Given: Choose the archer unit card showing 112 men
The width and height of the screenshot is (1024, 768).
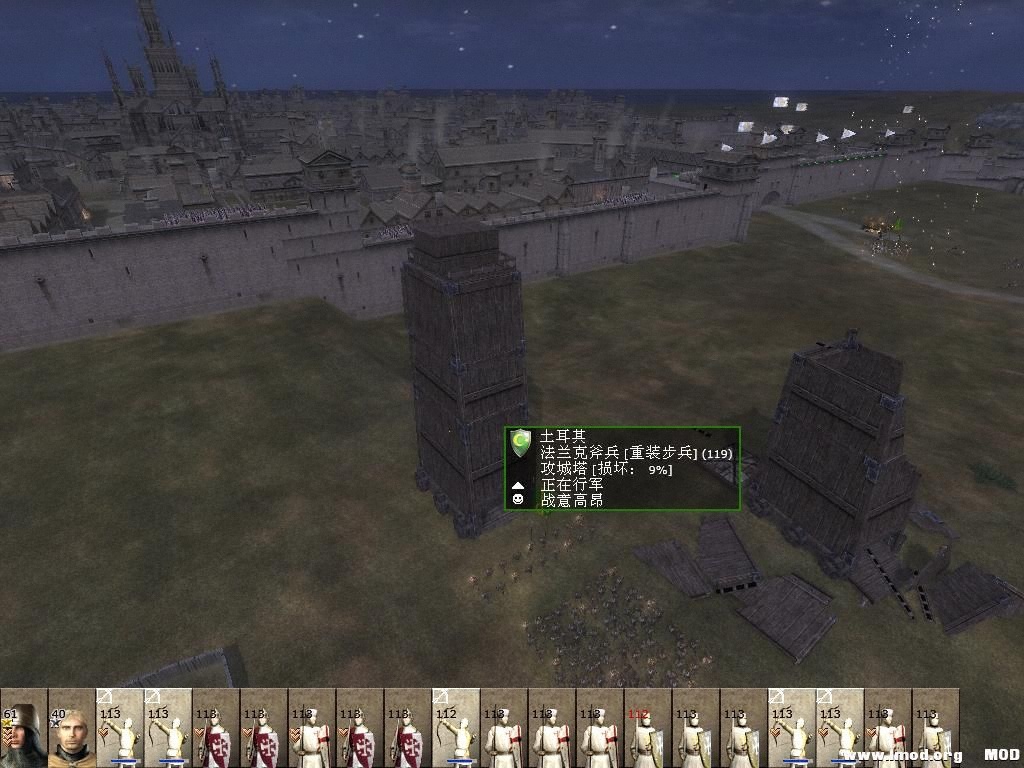Looking at the screenshot, I should [456, 728].
